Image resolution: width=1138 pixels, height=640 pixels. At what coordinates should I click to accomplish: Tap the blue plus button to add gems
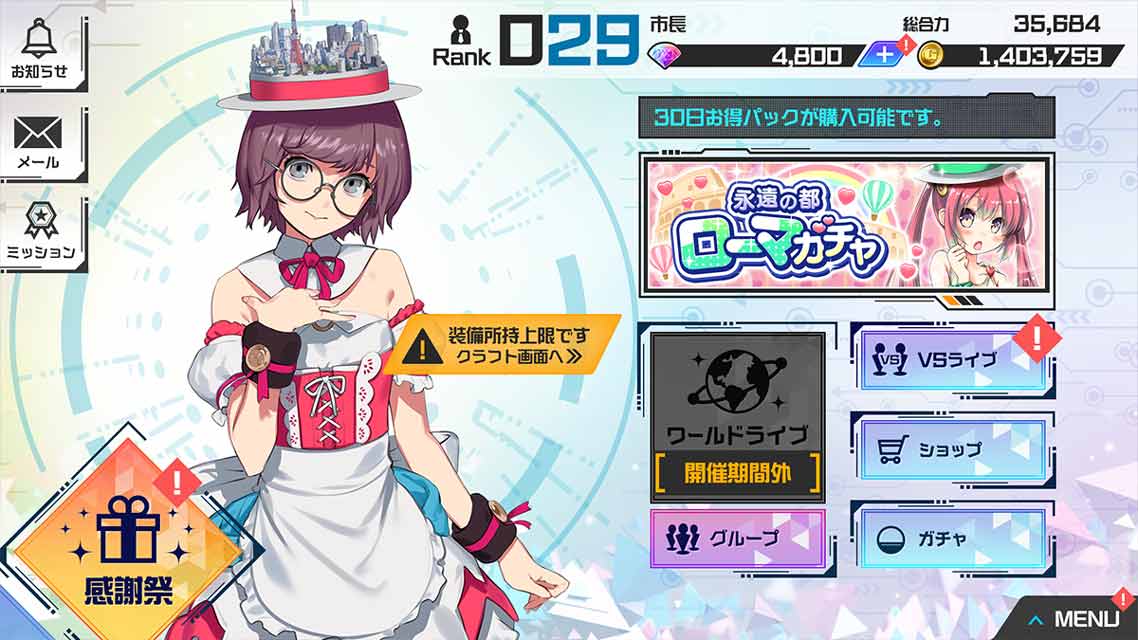[884, 55]
